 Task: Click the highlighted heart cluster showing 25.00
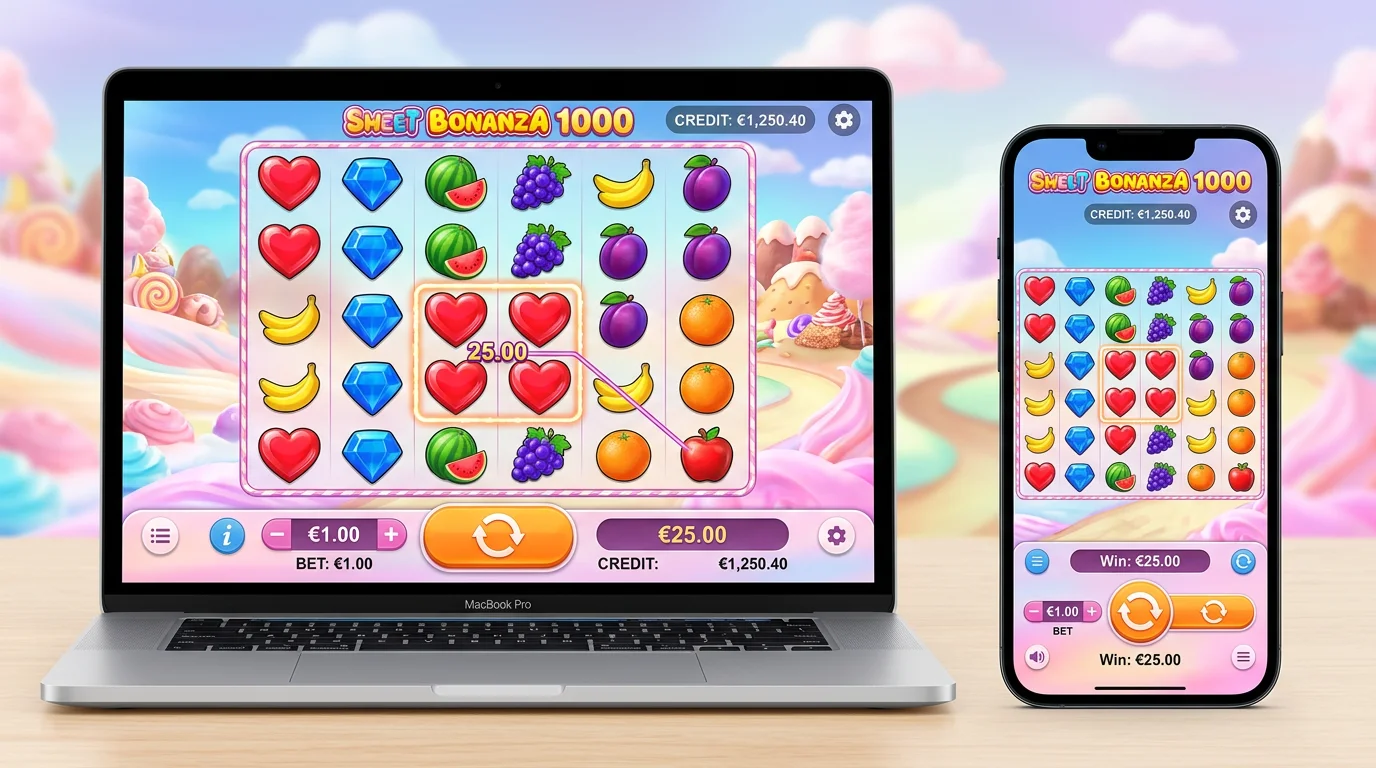(x=497, y=352)
